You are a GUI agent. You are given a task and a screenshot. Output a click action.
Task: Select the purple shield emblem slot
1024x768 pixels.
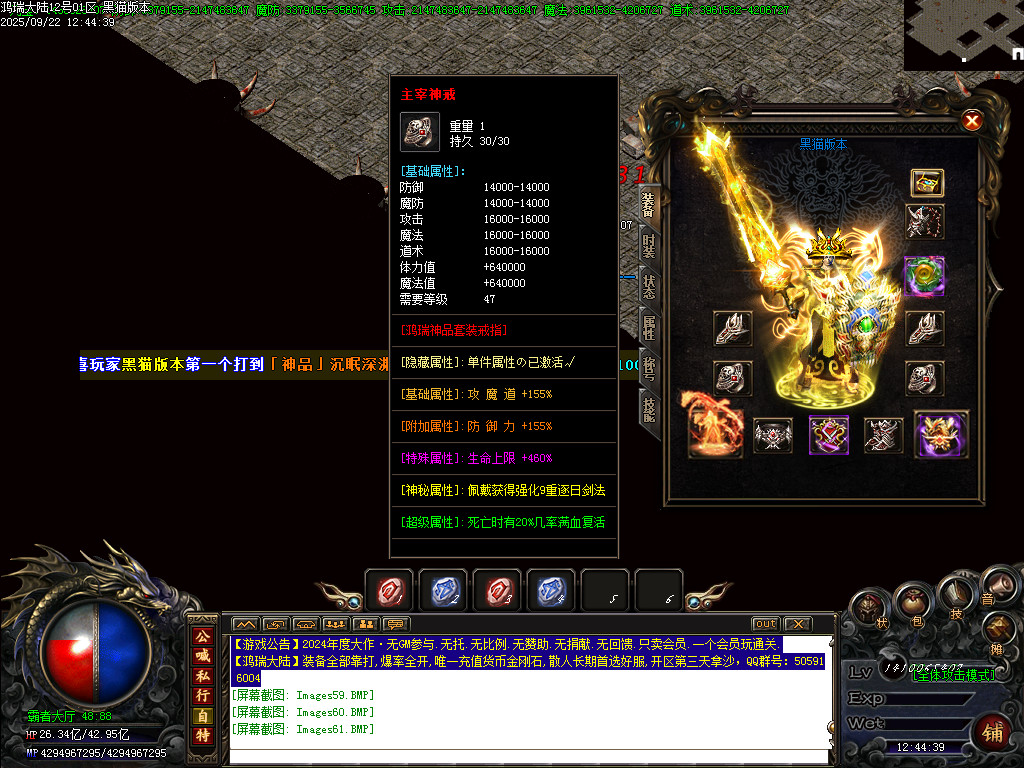[x=829, y=434]
